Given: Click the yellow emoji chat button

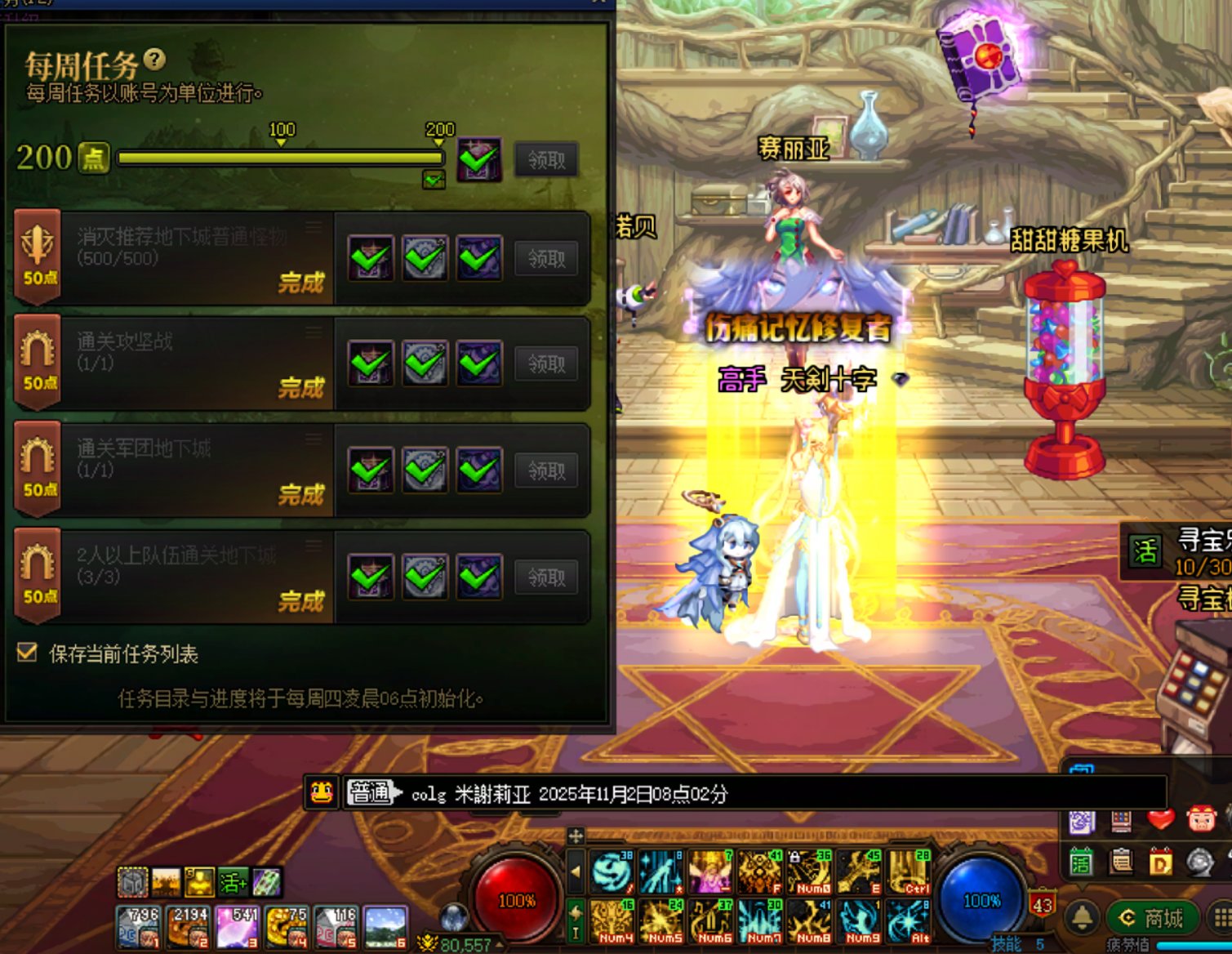Looking at the screenshot, I should pyautogui.click(x=322, y=792).
